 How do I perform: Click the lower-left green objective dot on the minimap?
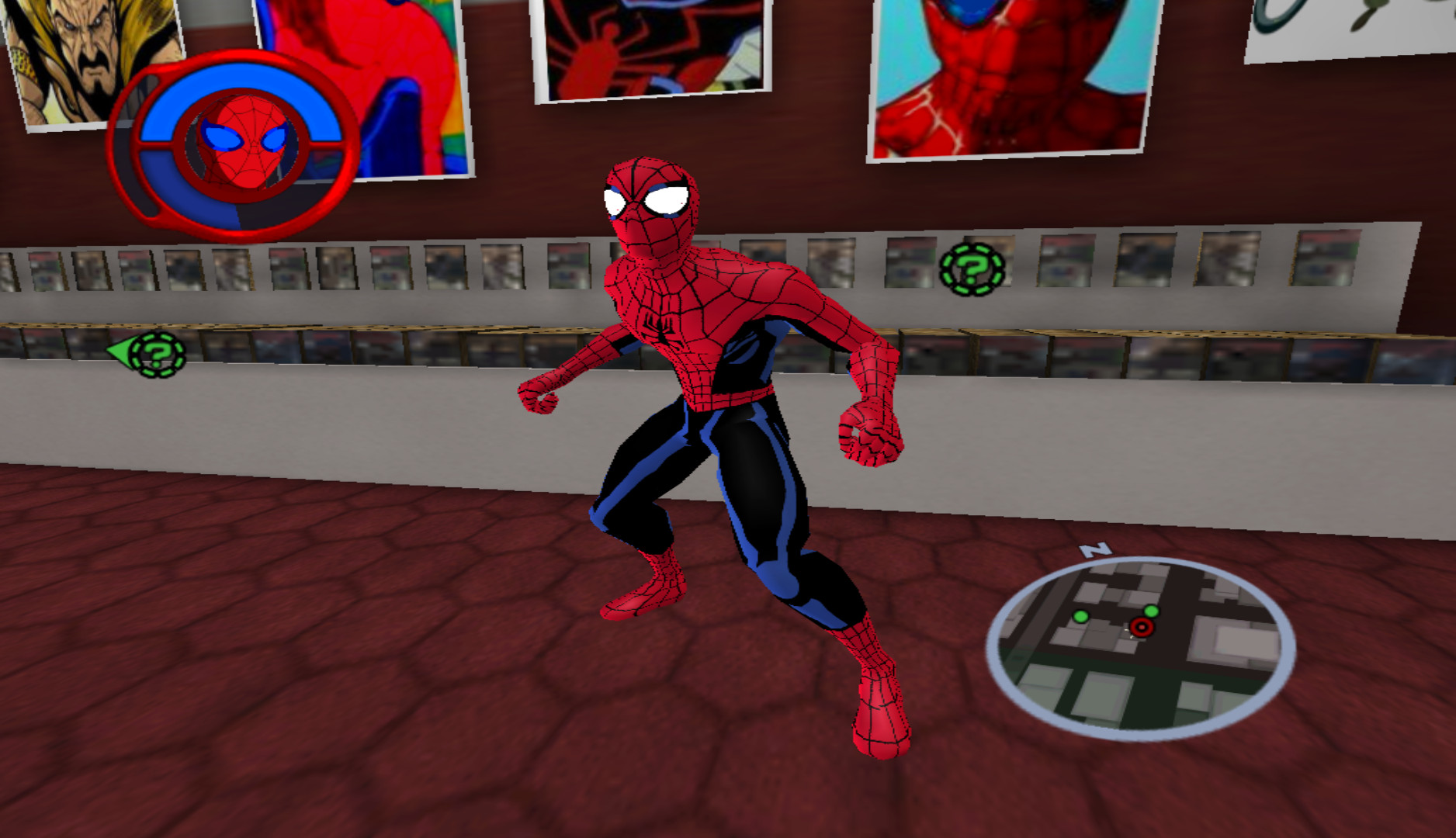click(1080, 617)
